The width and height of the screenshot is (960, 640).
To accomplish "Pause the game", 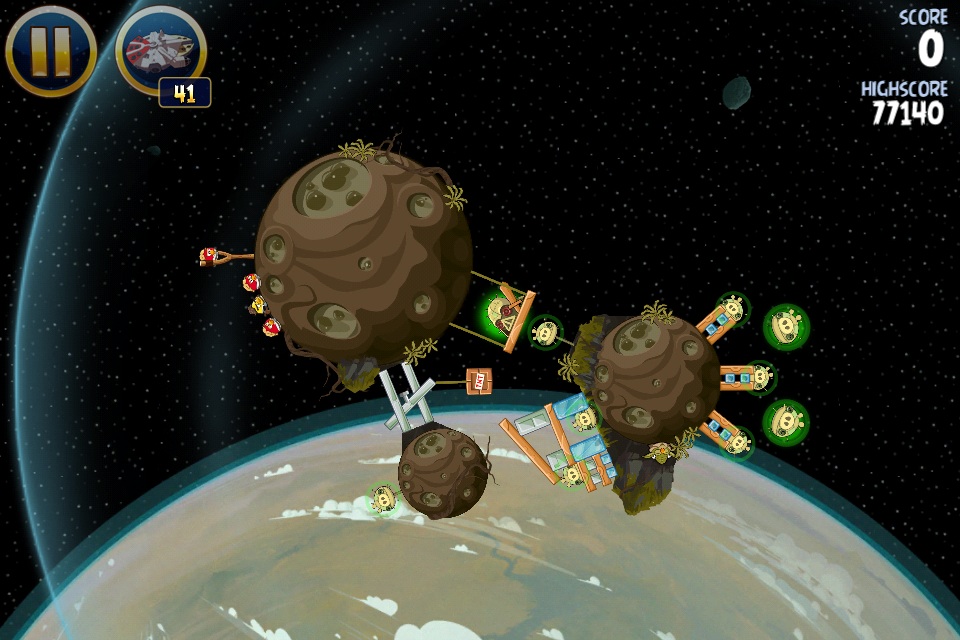I will (50, 50).
